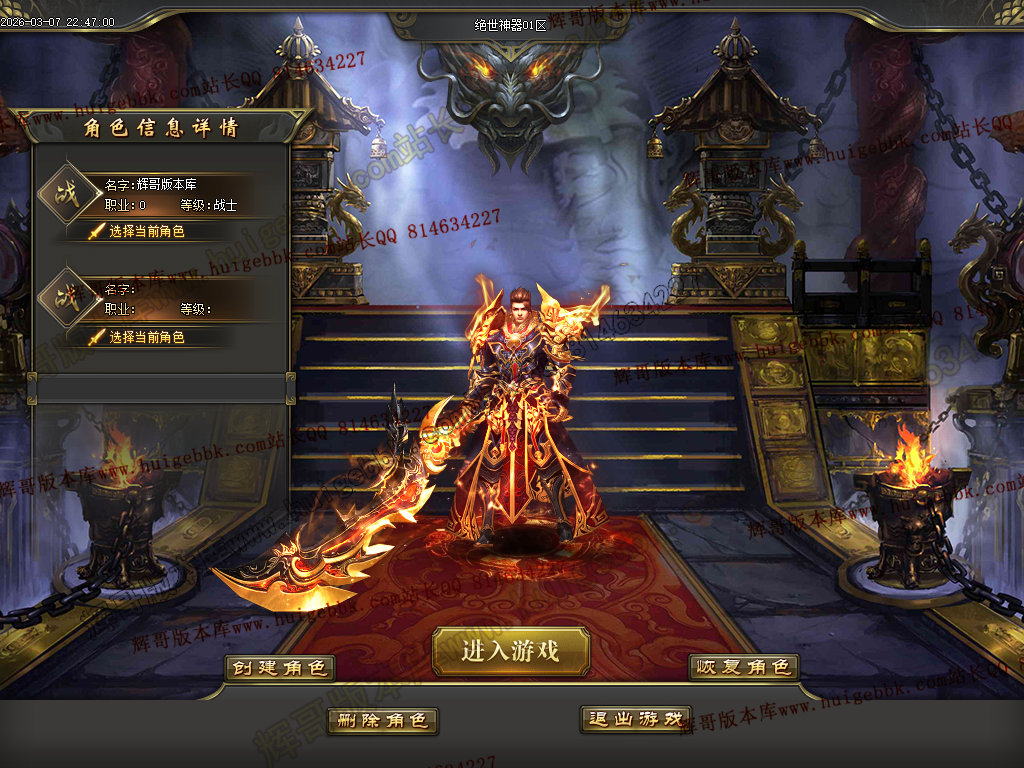Select 选择当前角色 under the empty character slot
This screenshot has height=768, width=1024.
click(146, 337)
